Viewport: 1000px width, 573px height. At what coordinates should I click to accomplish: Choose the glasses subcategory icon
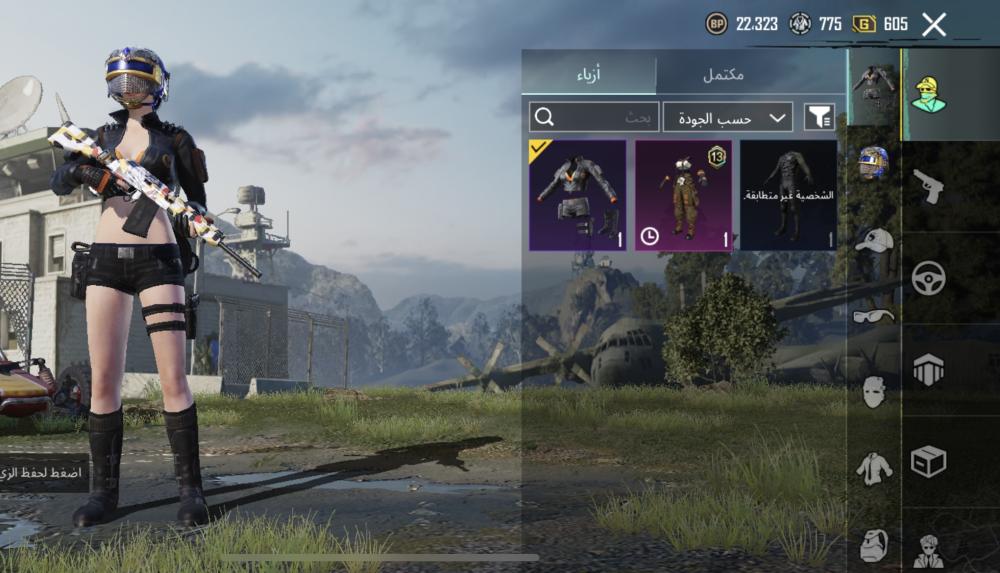[x=874, y=316]
